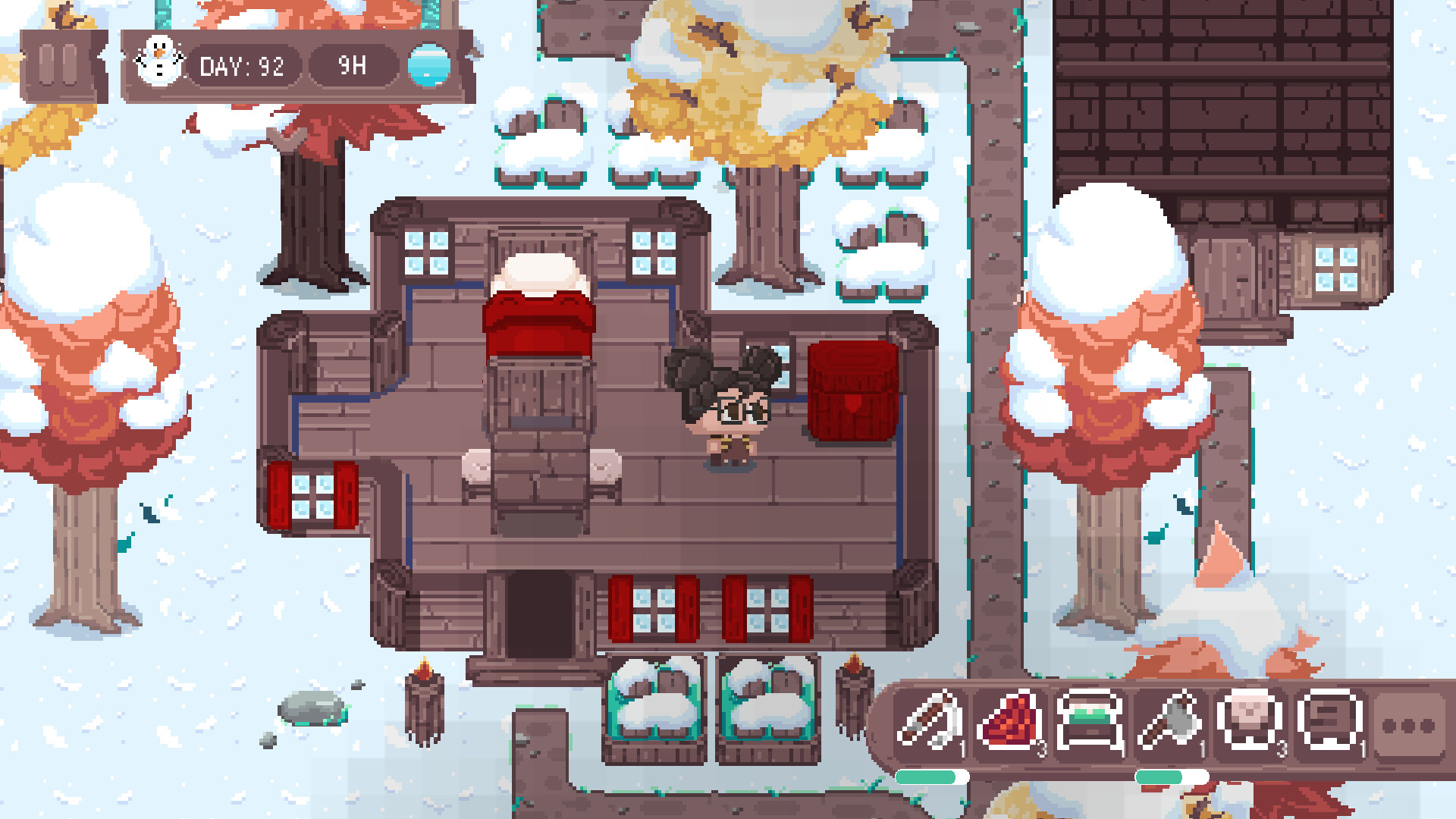Click the blue moon phase icon
Viewport: 1456px width, 819px height.
[429, 66]
